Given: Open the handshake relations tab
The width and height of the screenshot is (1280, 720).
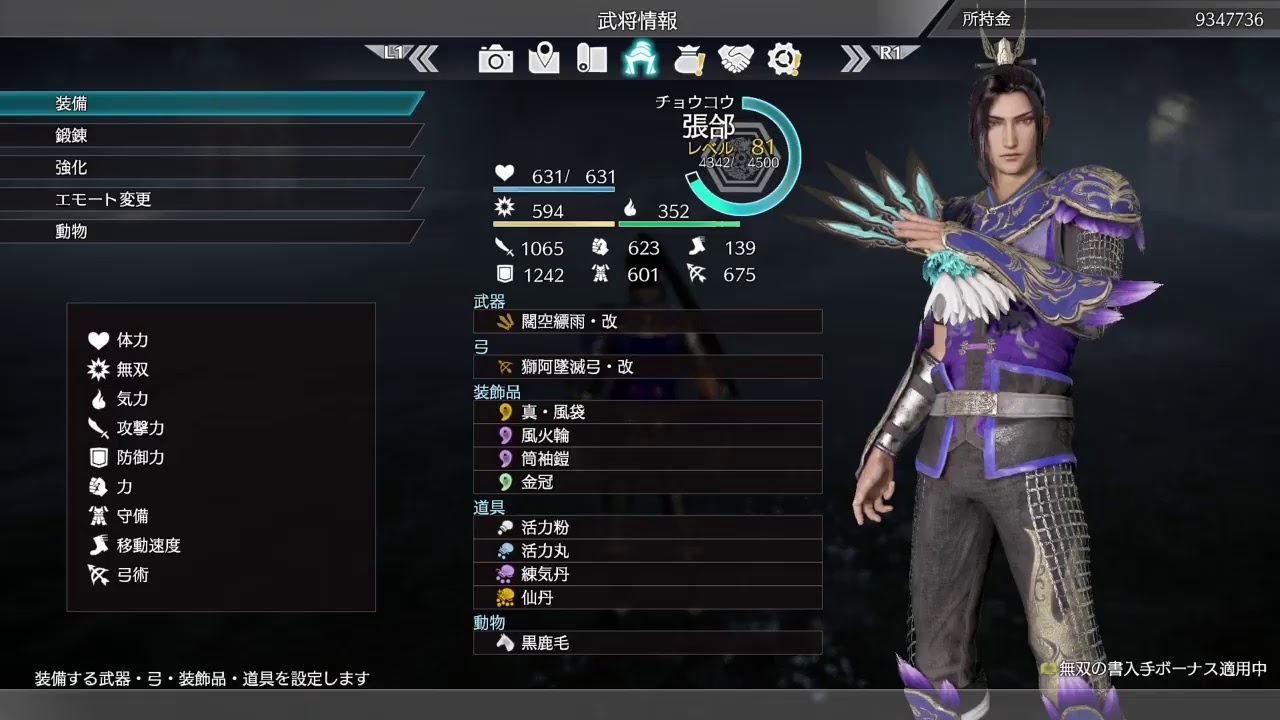Looking at the screenshot, I should coord(737,59).
